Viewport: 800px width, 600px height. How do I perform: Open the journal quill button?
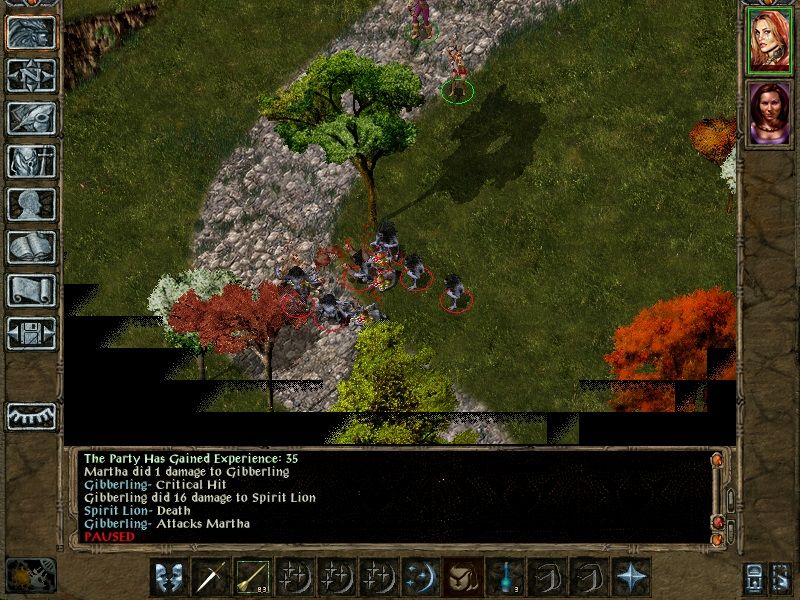point(31,117)
